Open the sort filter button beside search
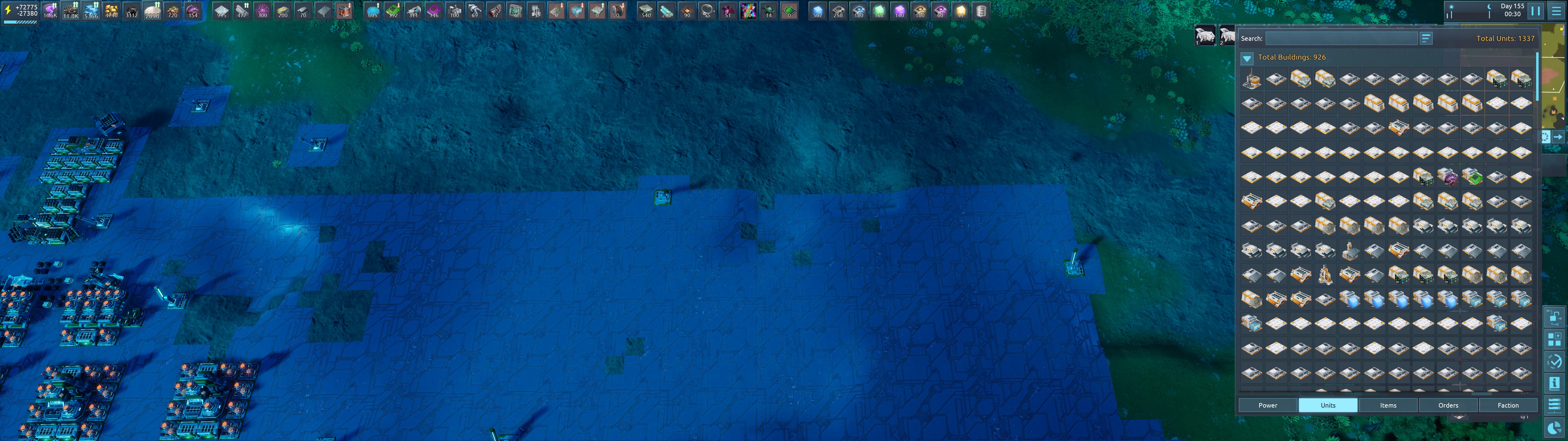Image resolution: width=1568 pixels, height=441 pixels. [1426, 38]
